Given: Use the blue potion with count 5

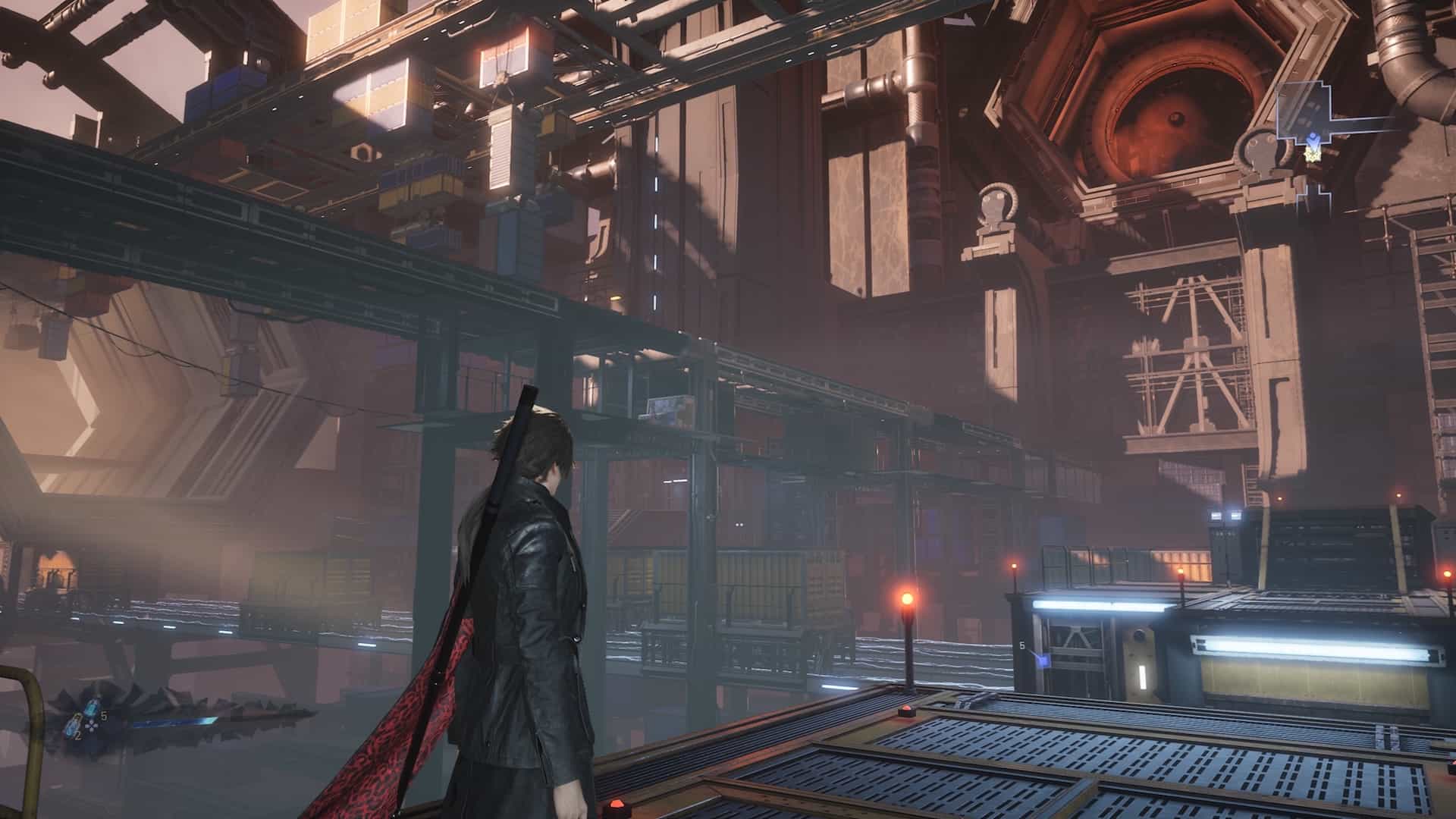Looking at the screenshot, I should (x=93, y=707).
